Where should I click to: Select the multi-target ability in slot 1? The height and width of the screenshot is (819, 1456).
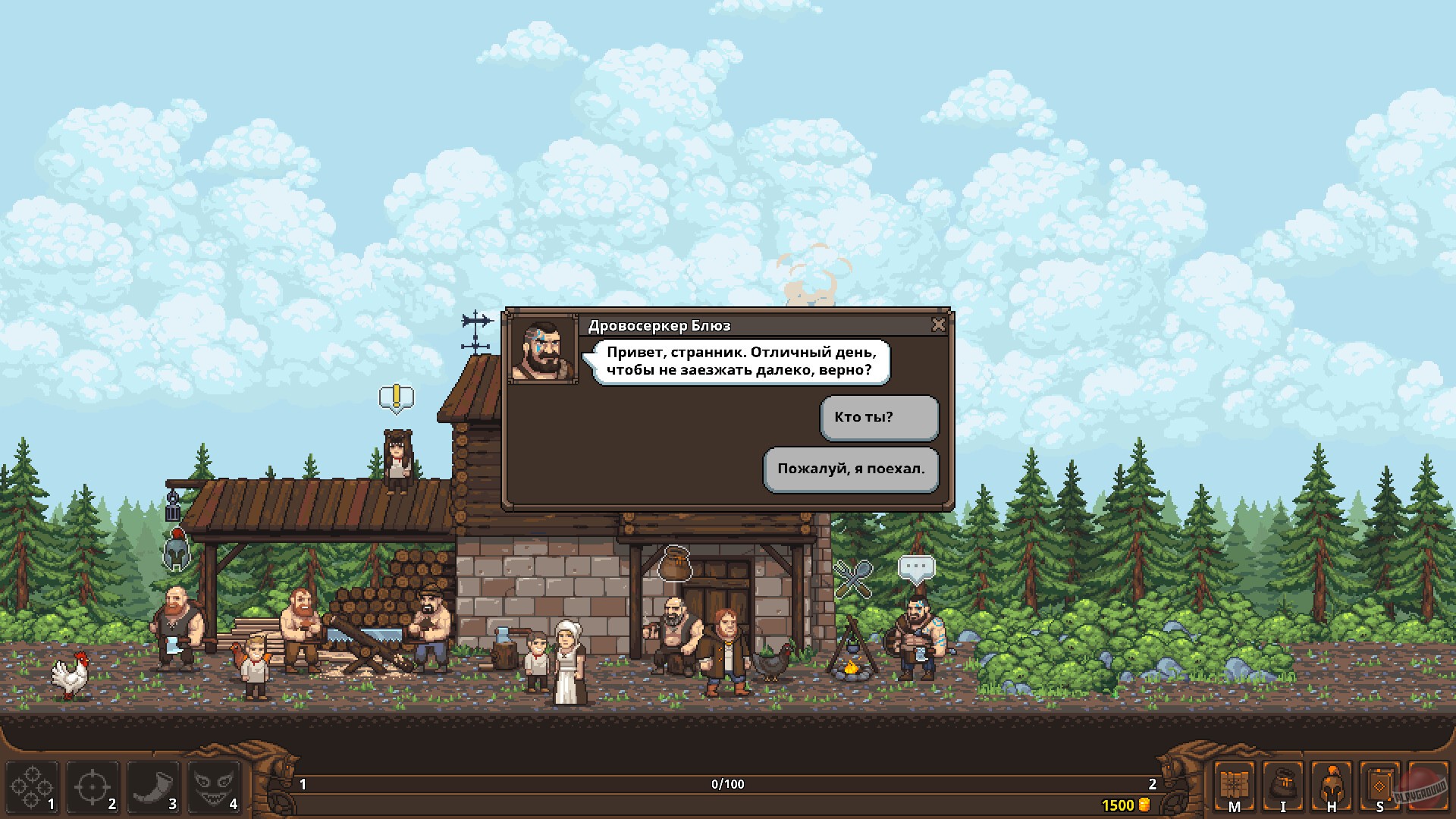point(32,786)
